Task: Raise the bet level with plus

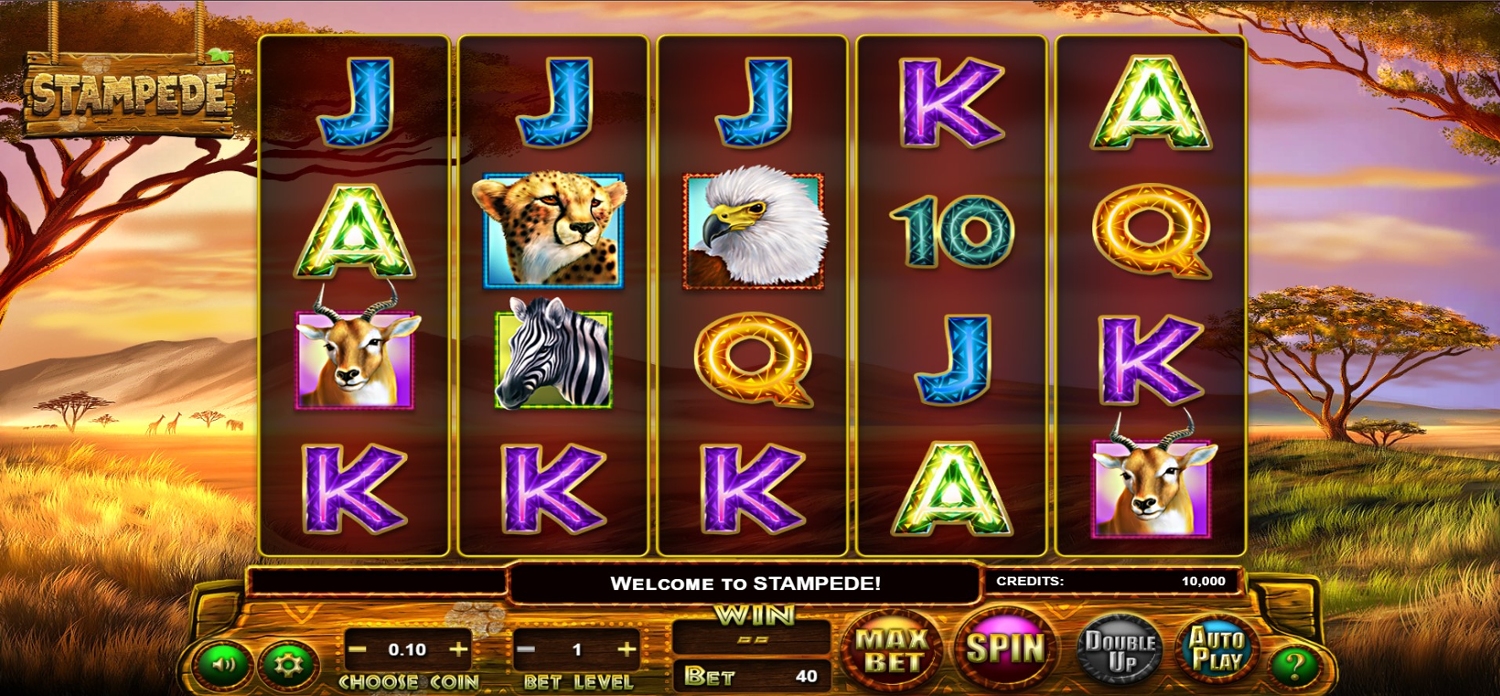Action: point(627,650)
